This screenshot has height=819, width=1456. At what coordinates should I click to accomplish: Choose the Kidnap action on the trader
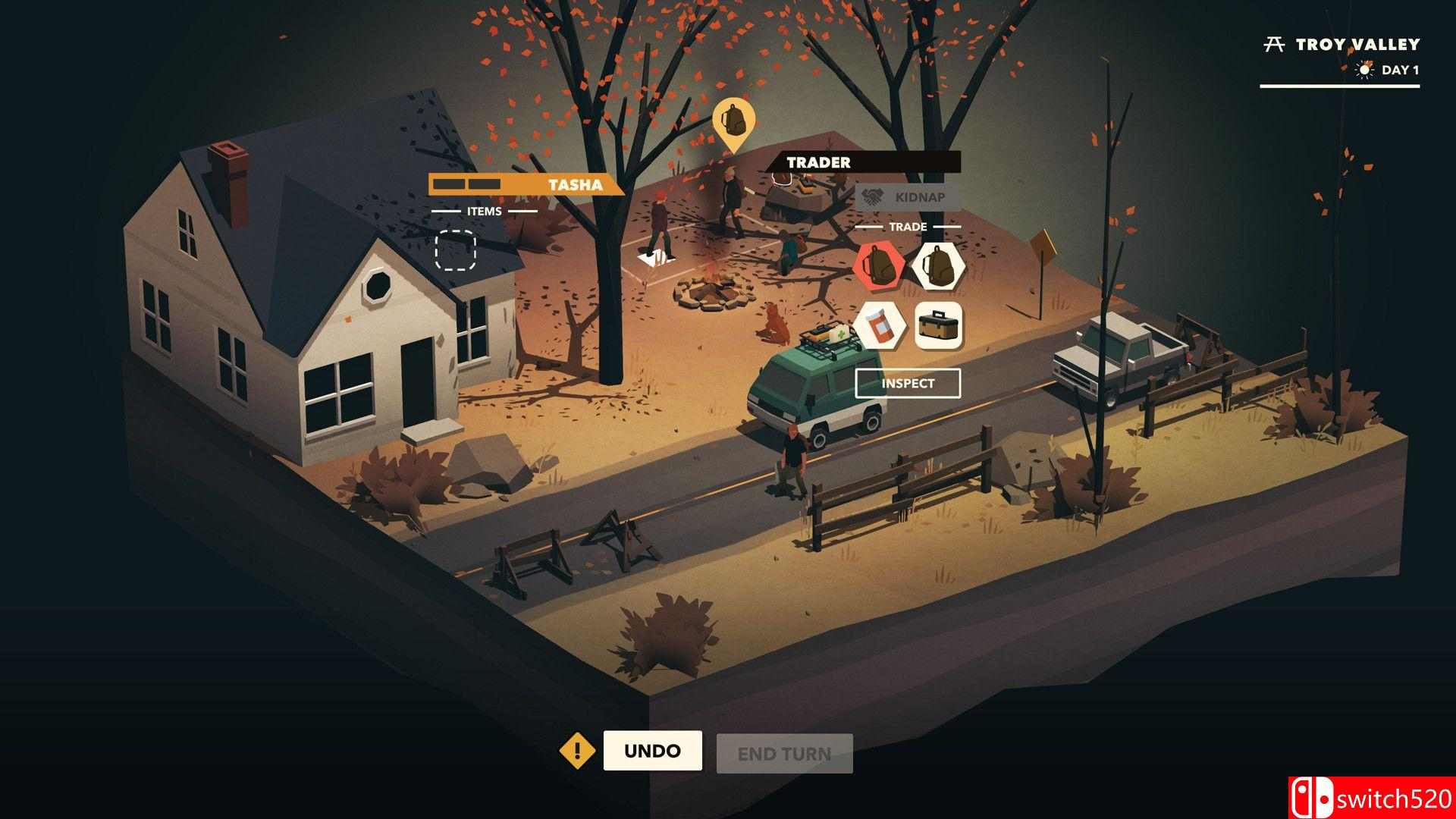click(x=908, y=197)
